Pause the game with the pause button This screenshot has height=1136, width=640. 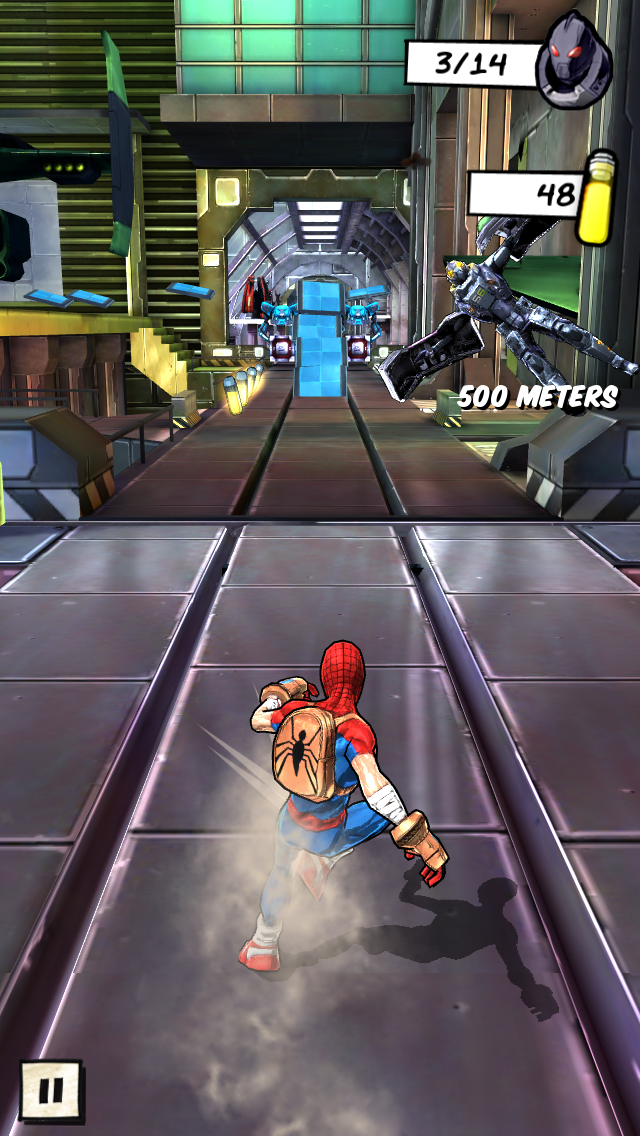(51, 1089)
